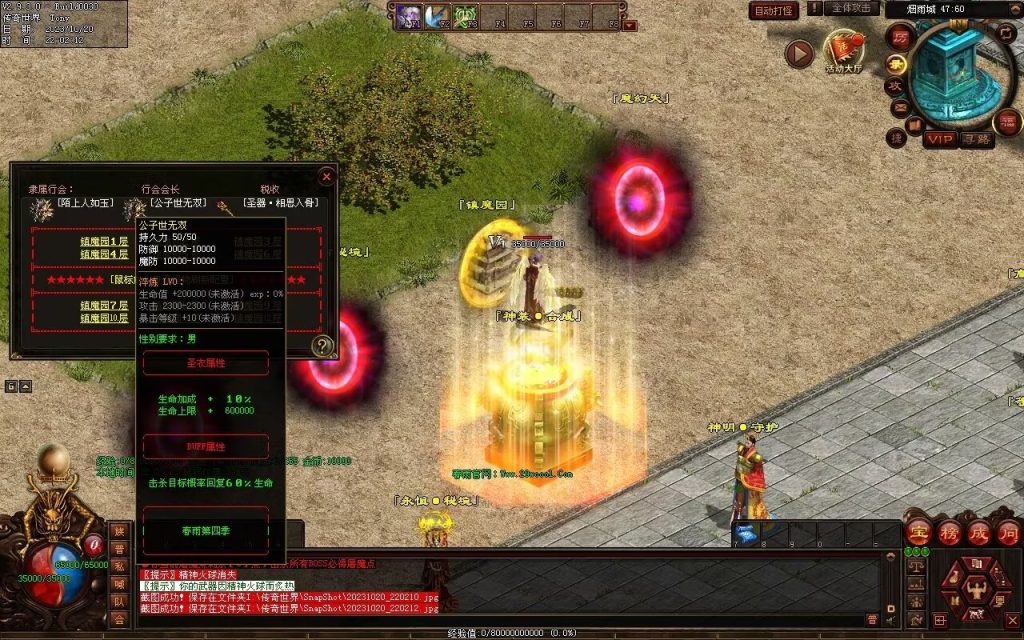Open the mail envelope icon

[x=899, y=107]
